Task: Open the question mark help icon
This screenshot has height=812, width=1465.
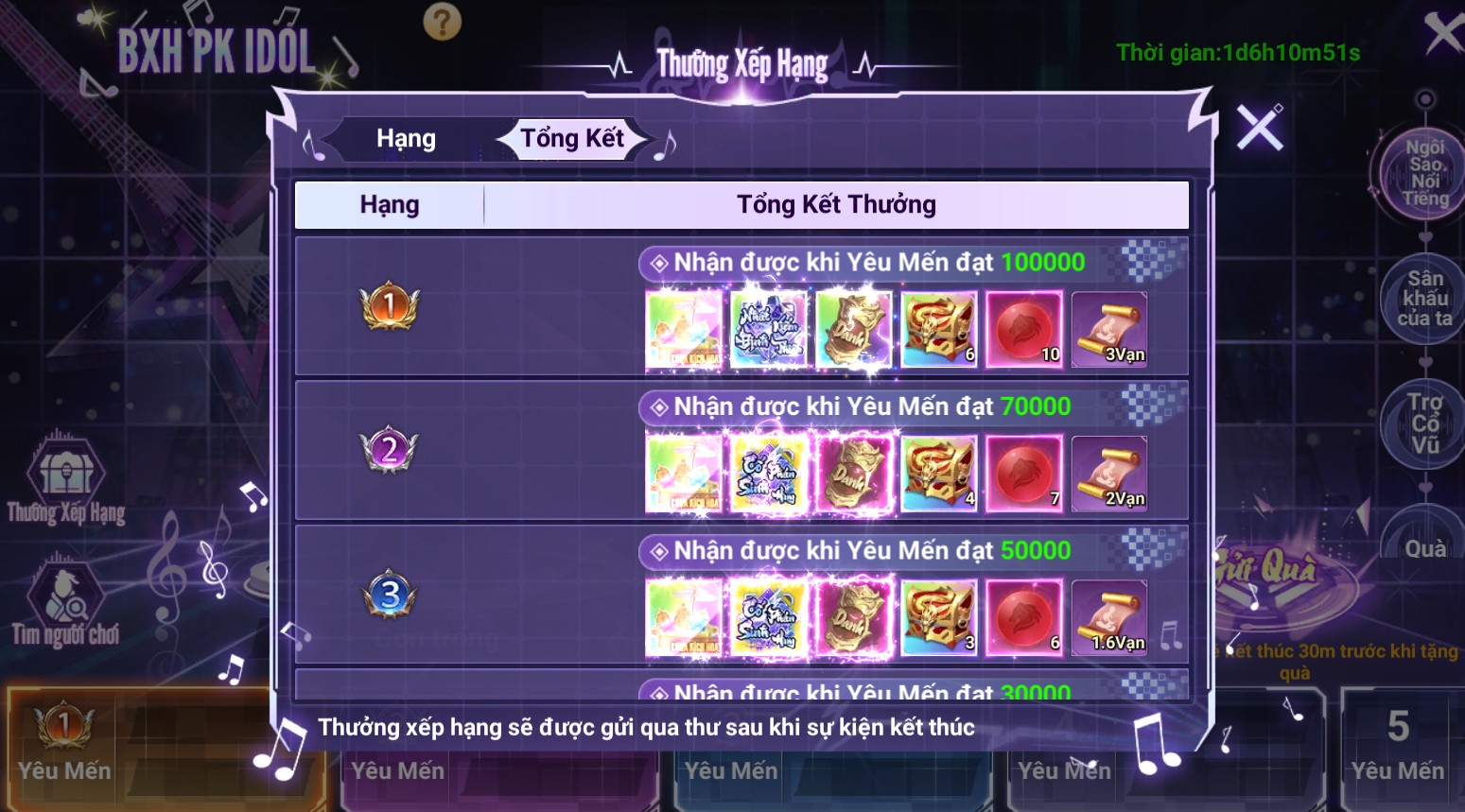Action: coord(442,21)
